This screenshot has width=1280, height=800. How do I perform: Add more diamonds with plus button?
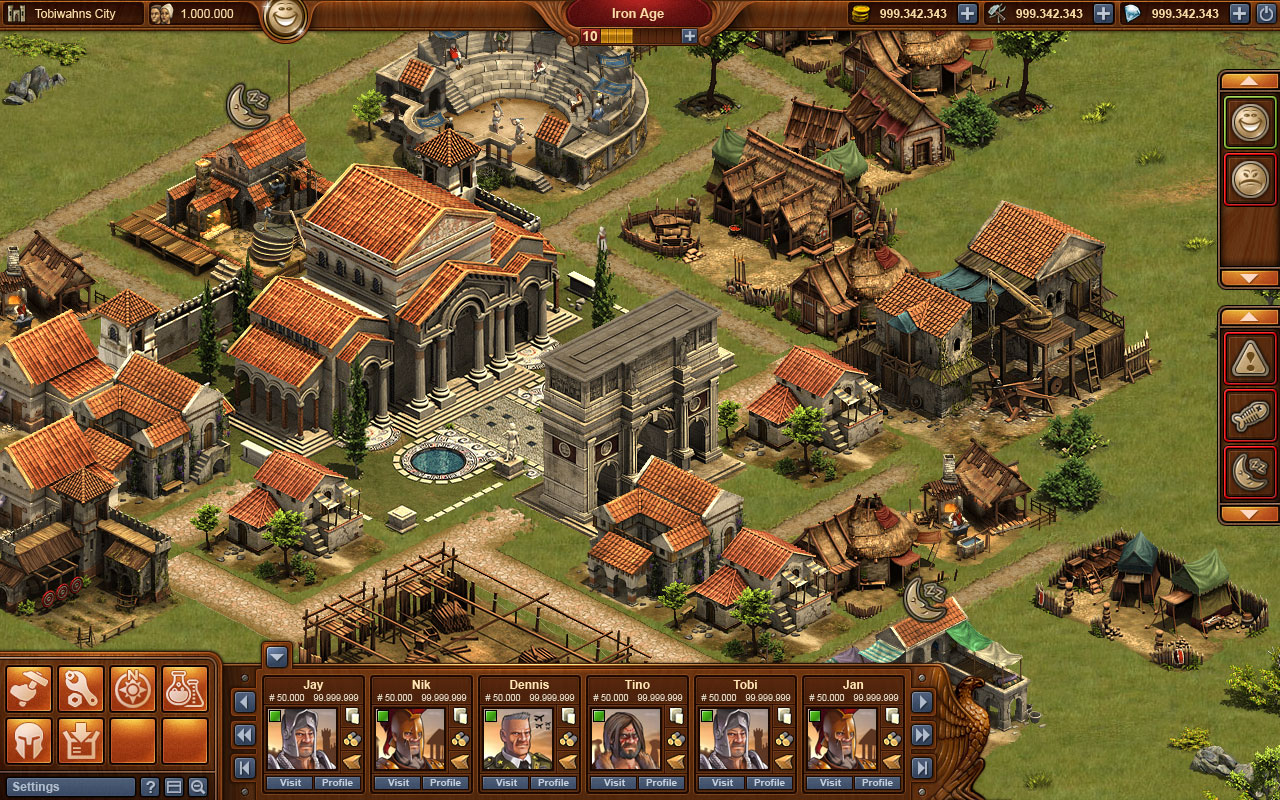1239,13
